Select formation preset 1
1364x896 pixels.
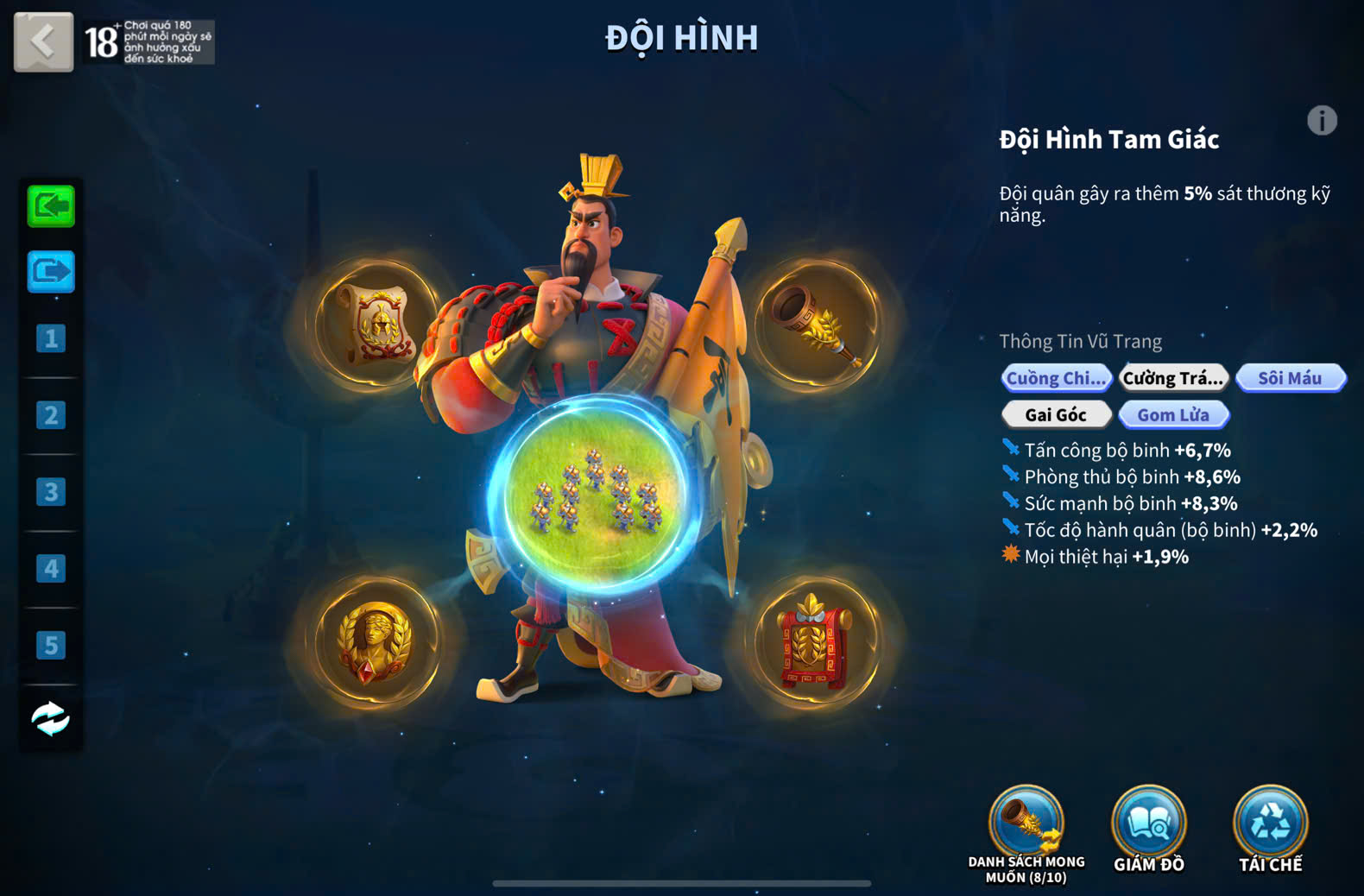tap(51, 338)
